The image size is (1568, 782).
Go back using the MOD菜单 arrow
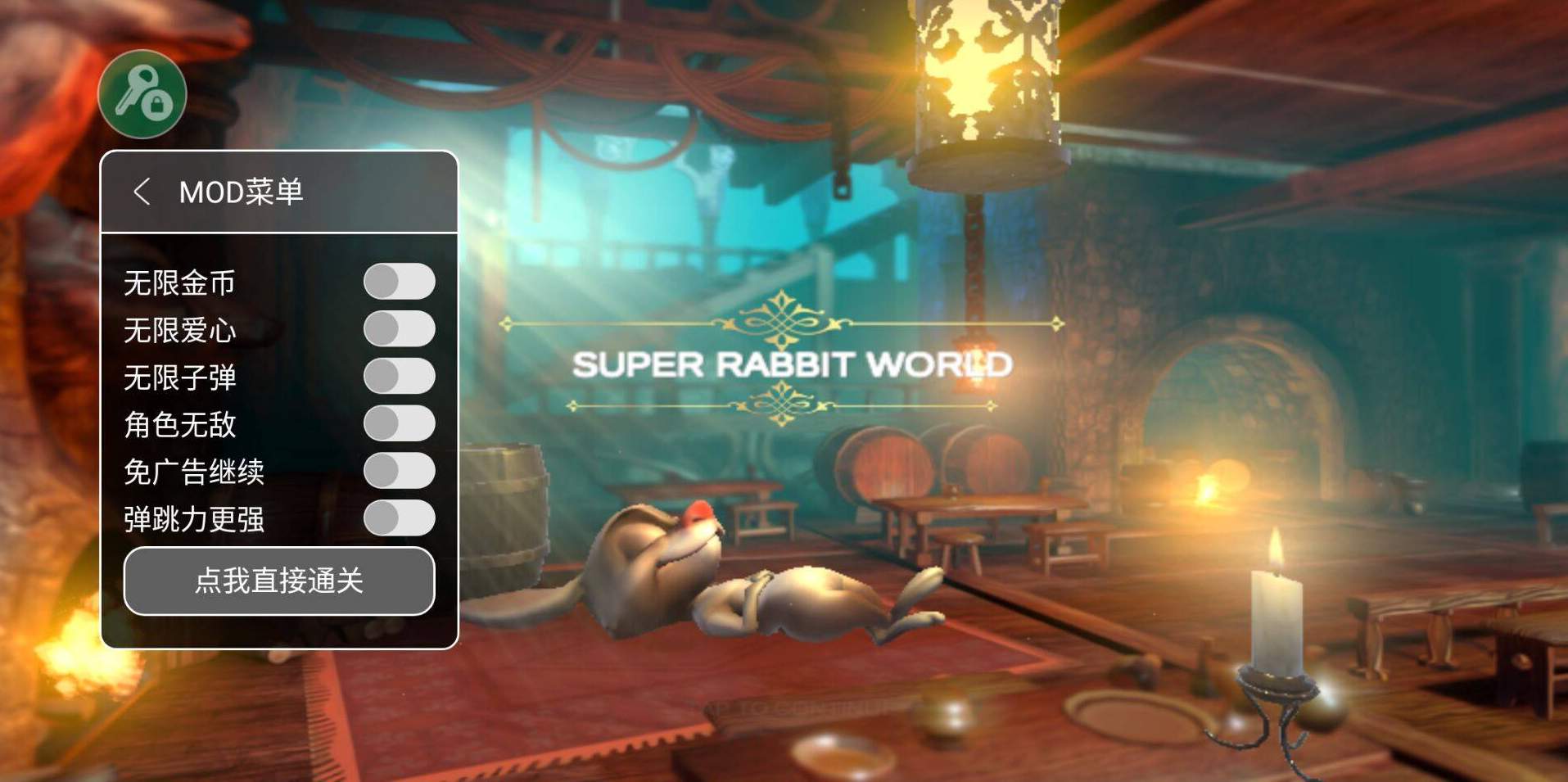pos(142,192)
